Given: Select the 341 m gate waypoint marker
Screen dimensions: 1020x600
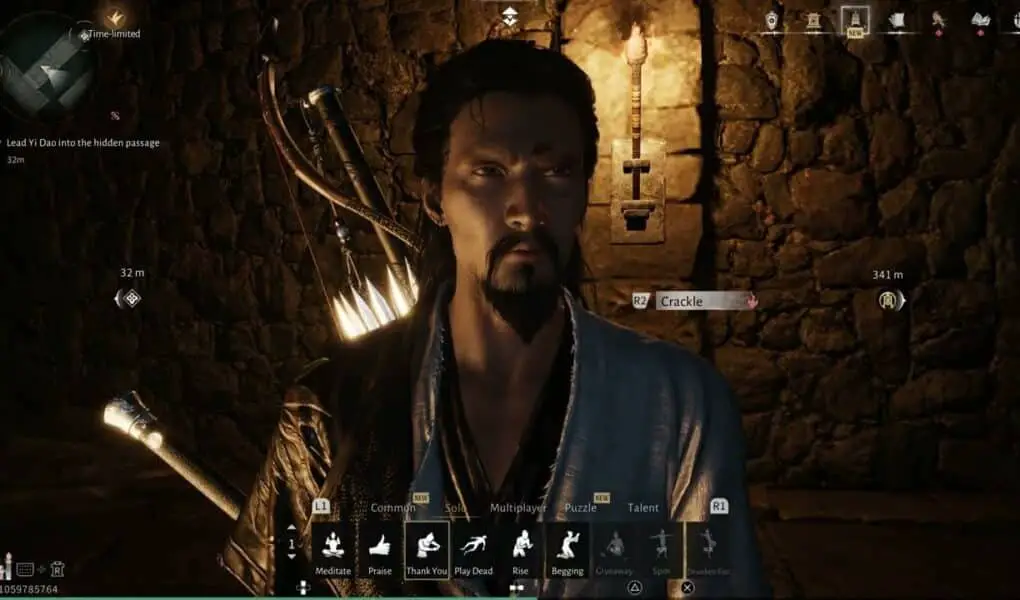Looking at the screenshot, I should coord(887,299).
